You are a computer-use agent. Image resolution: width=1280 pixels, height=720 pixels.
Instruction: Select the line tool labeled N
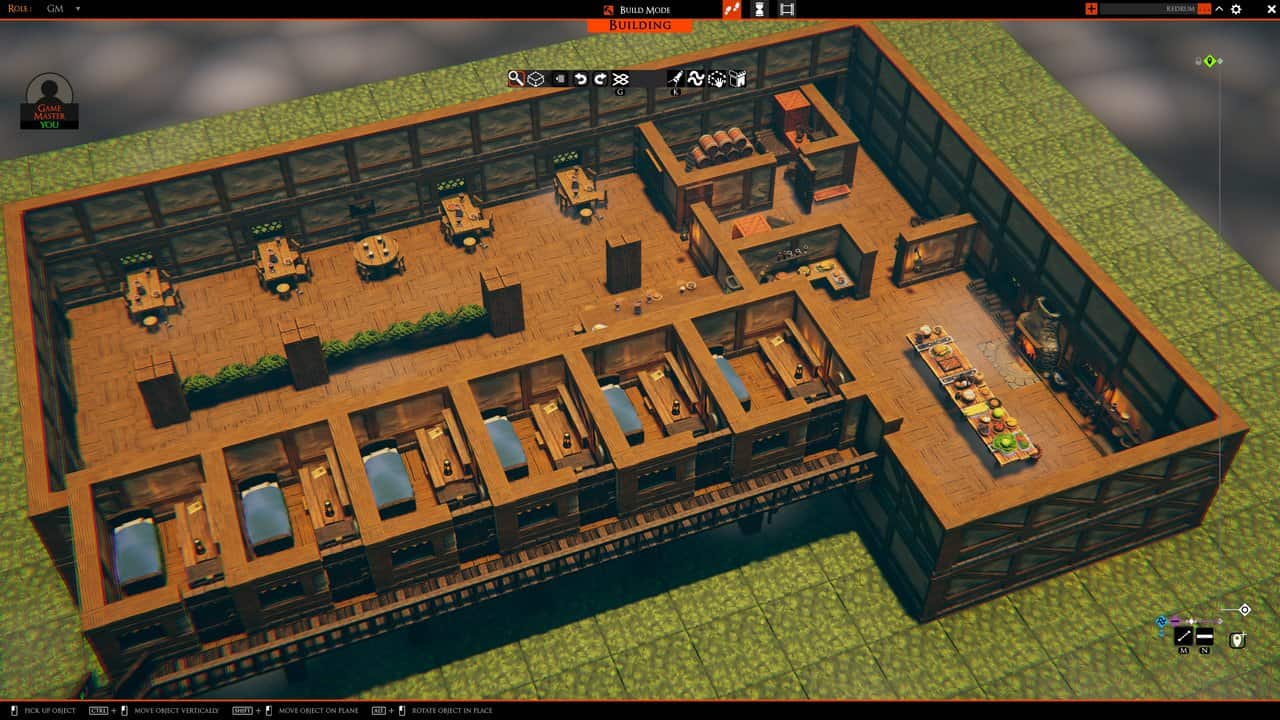pos(1205,636)
